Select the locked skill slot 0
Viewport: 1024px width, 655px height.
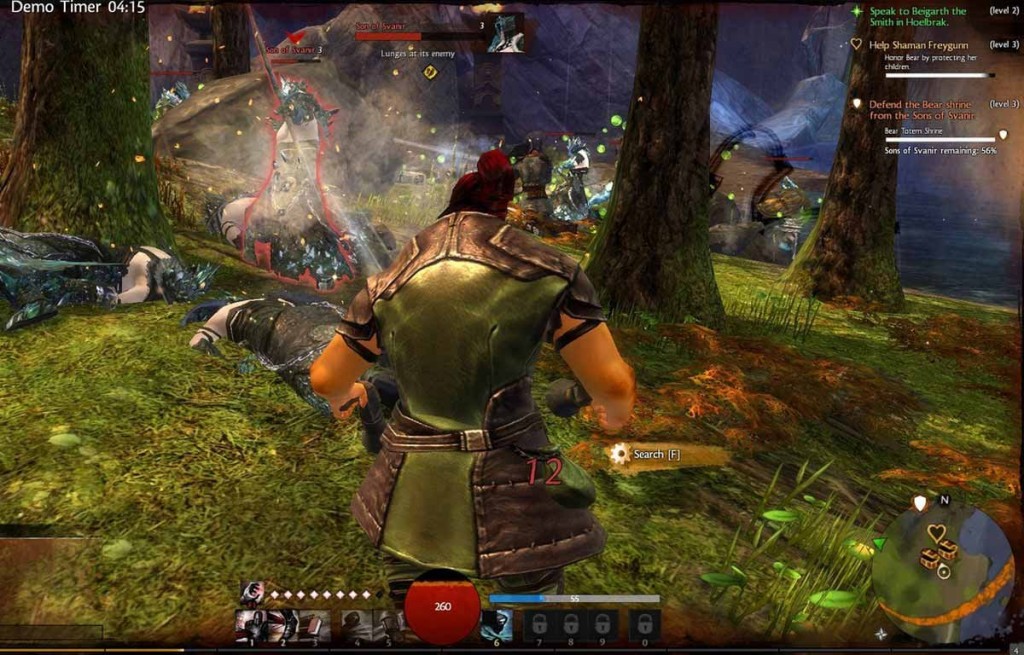click(x=644, y=625)
